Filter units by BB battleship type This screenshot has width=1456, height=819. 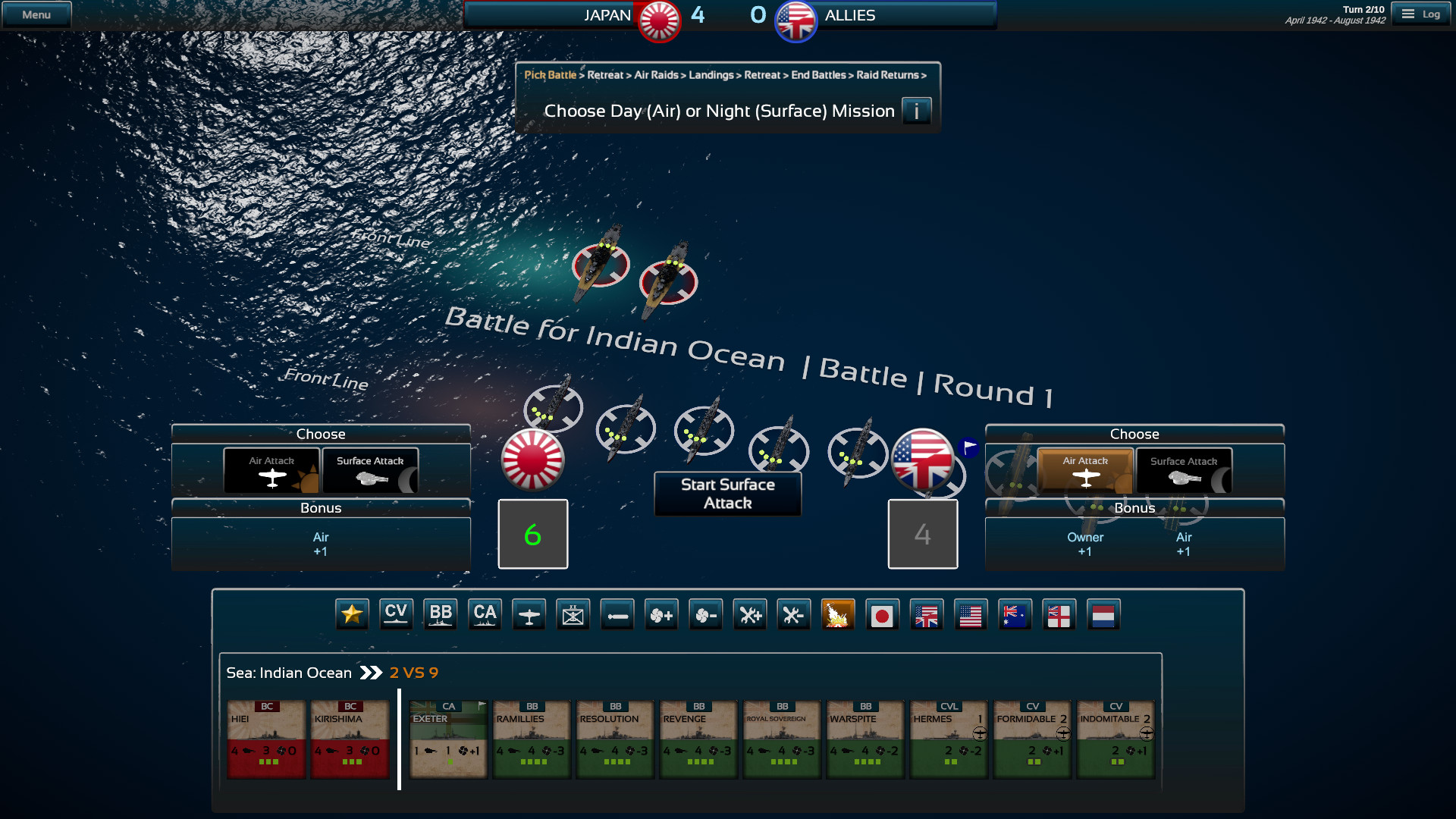441,614
